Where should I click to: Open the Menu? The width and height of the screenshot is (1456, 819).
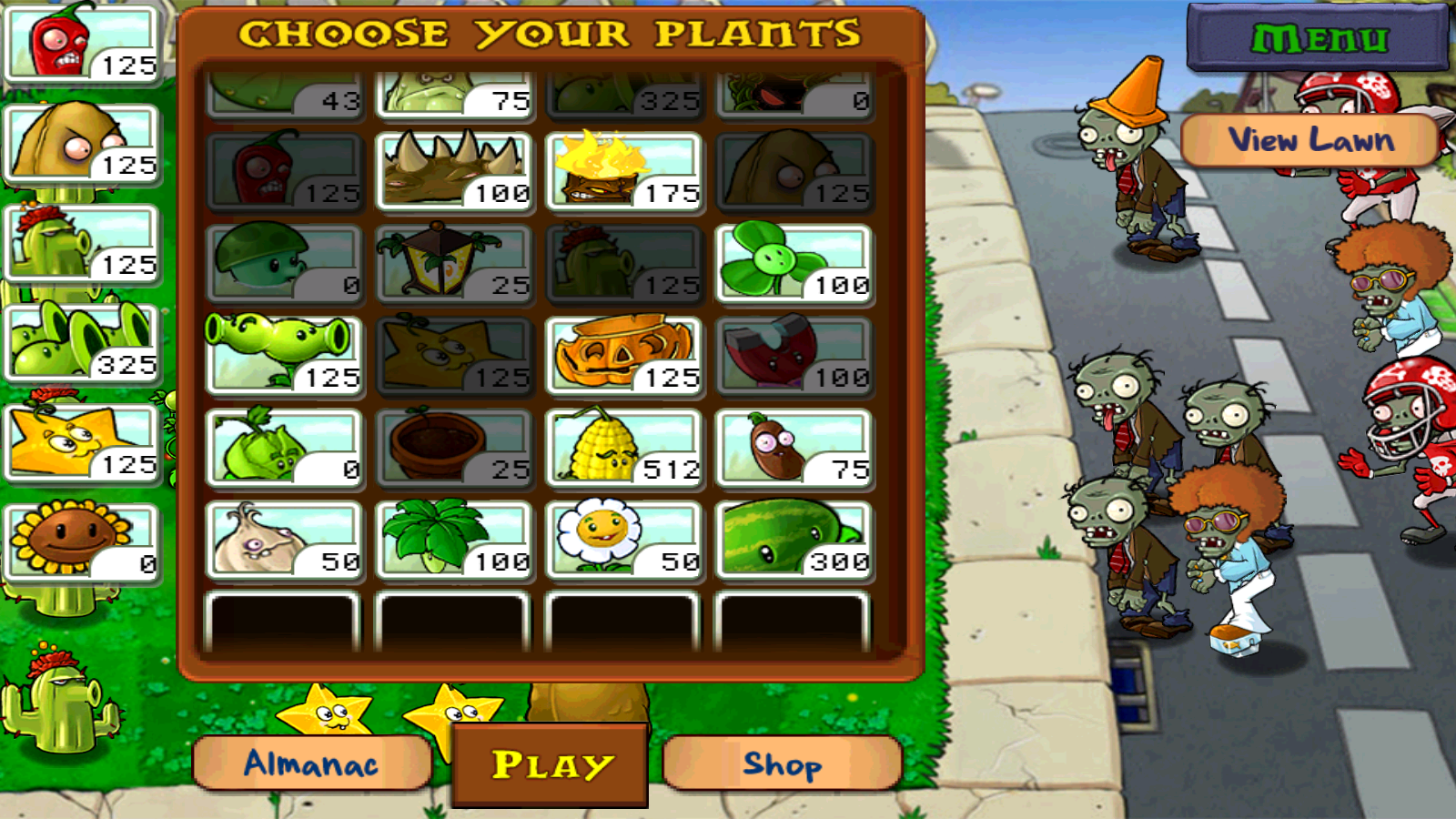(1318, 38)
